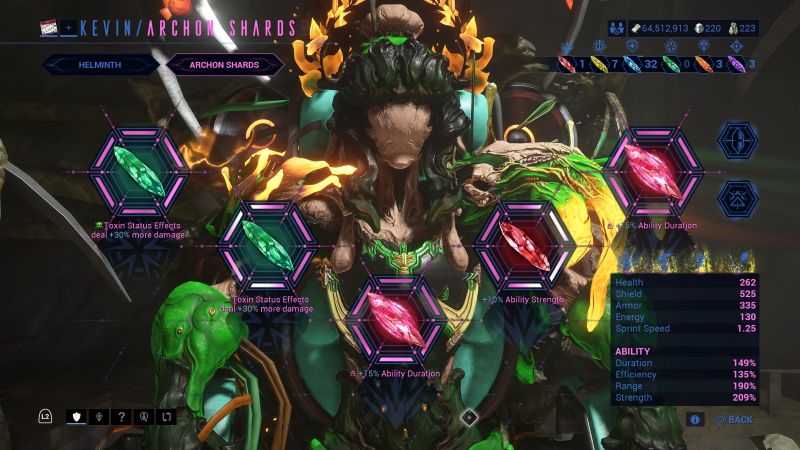Click the winged emblem hexagon button
The image size is (800, 450).
(x=738, y=197)
